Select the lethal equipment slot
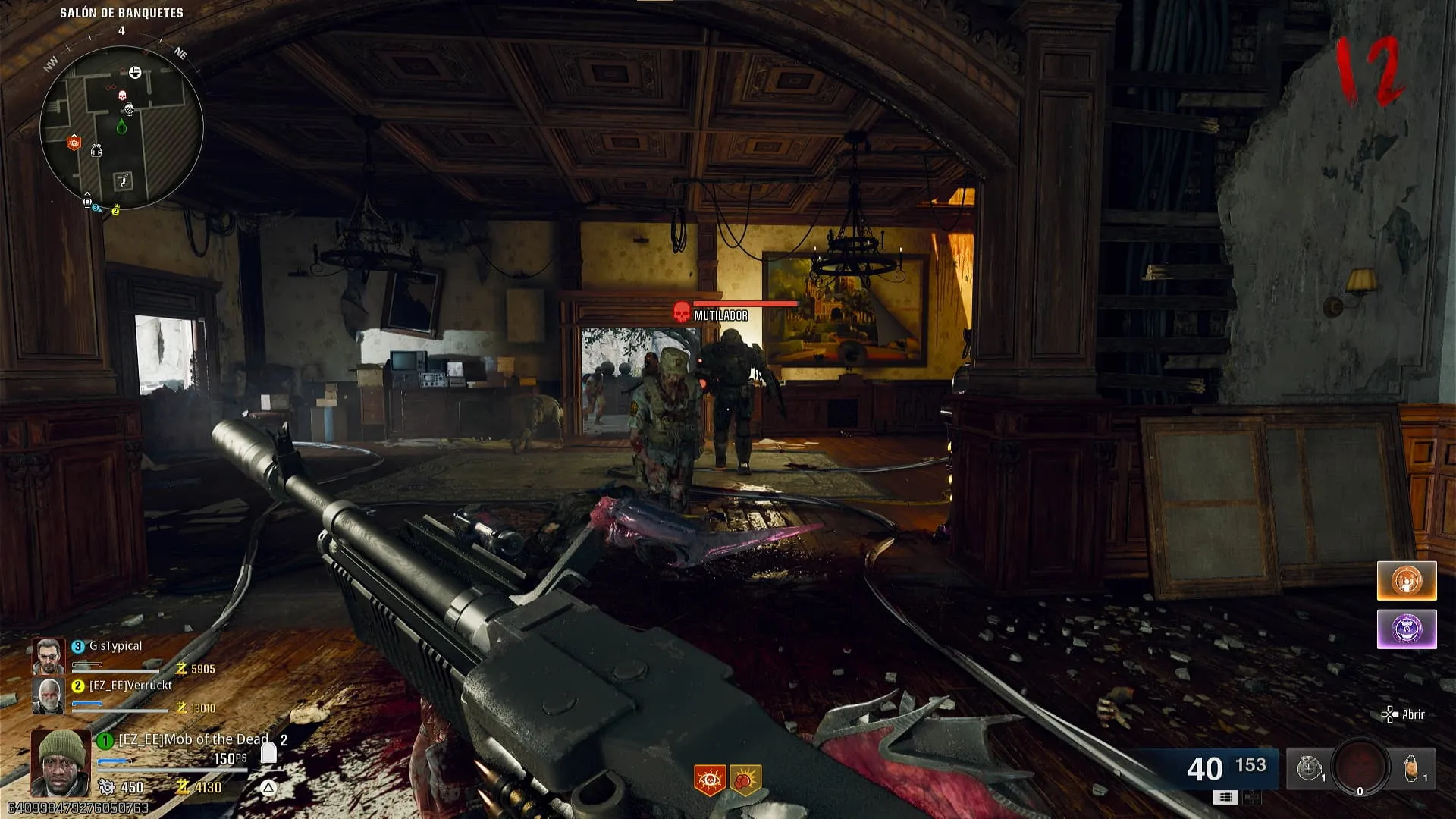This screenshot has height=819, width=1456. coord(1412,769)
